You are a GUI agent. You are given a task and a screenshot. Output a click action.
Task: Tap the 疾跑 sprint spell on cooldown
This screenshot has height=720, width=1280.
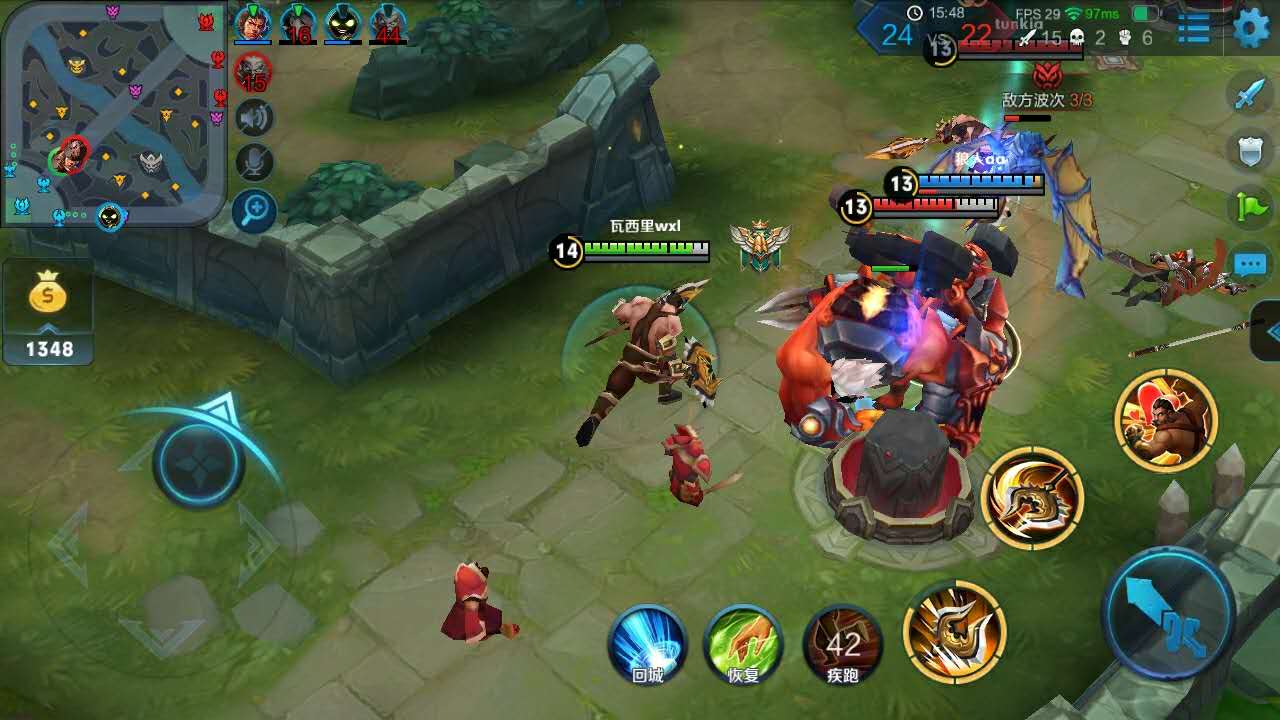[843, 643]
